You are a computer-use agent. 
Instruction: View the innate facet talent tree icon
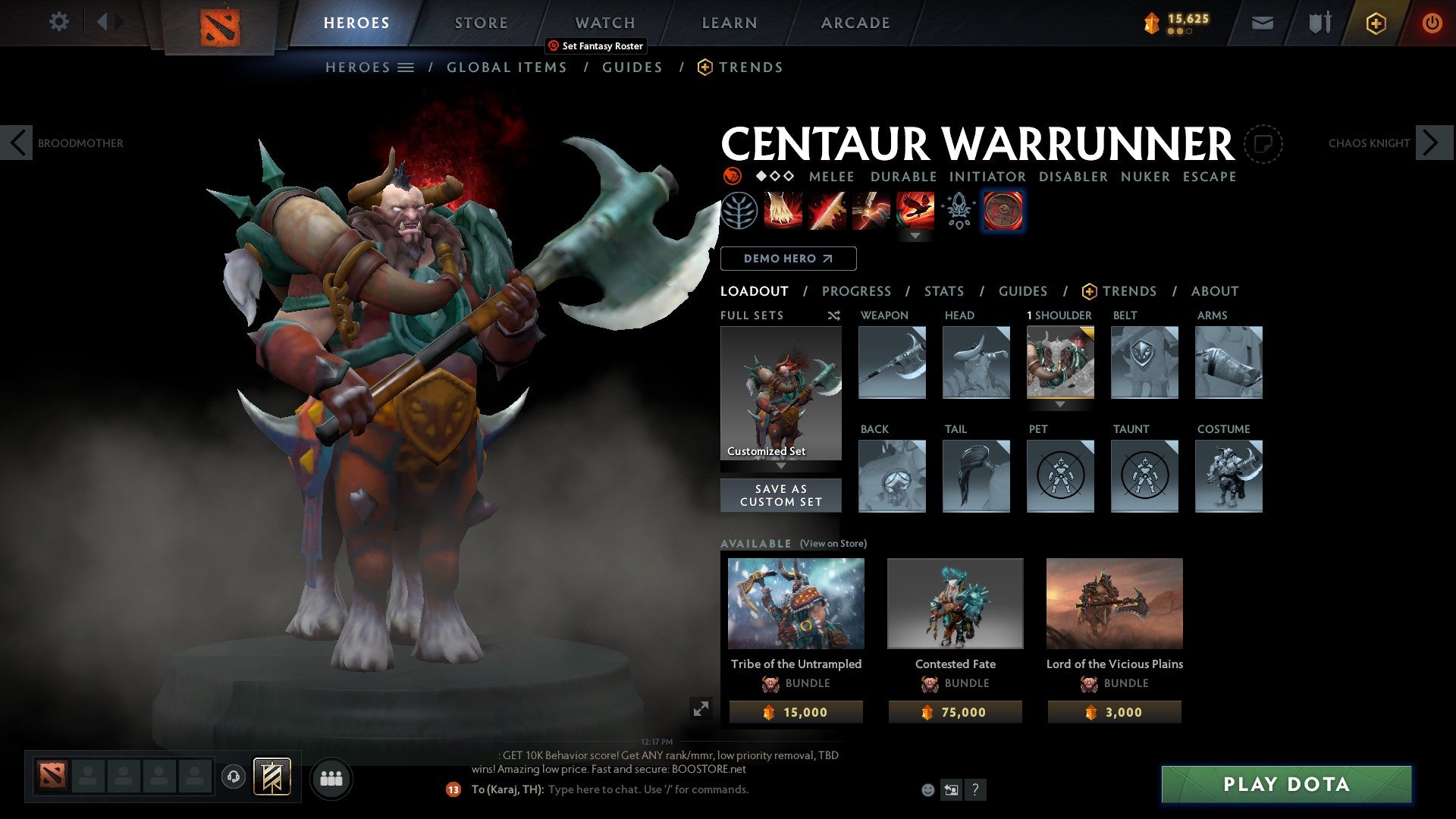point(740,212)
